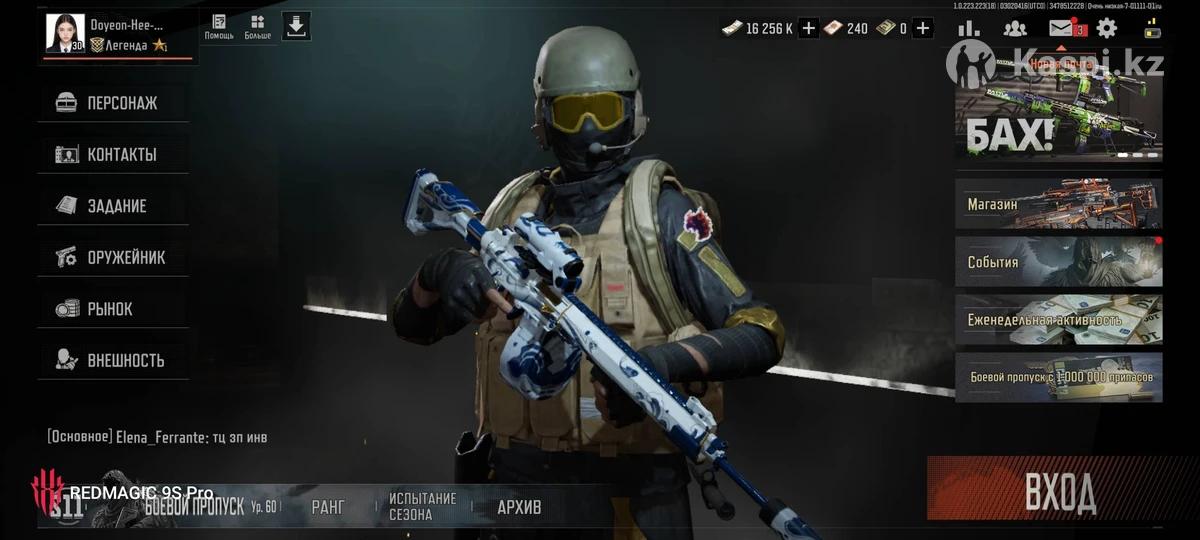
Task: Open the РЫНОК market menu
Action: [112, 309]
